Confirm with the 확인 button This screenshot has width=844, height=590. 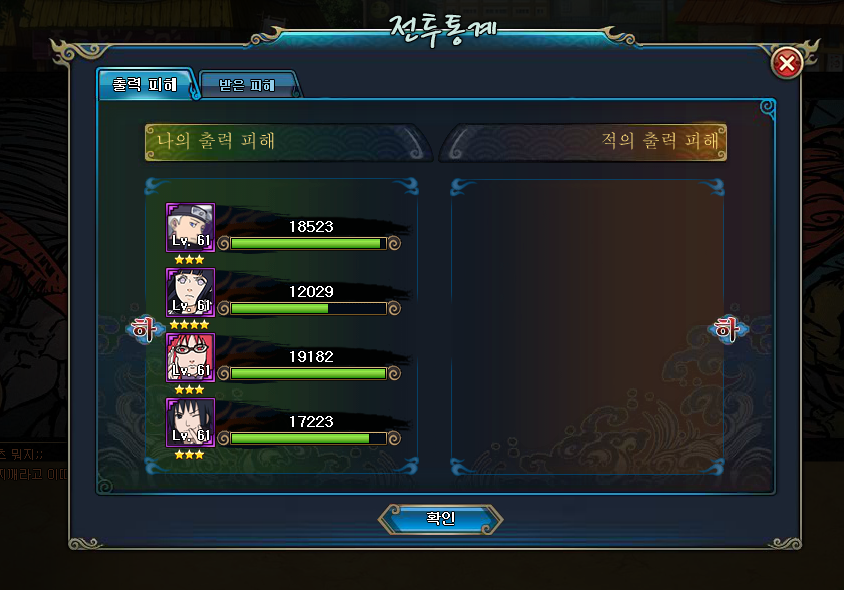[x=440, y=519]
